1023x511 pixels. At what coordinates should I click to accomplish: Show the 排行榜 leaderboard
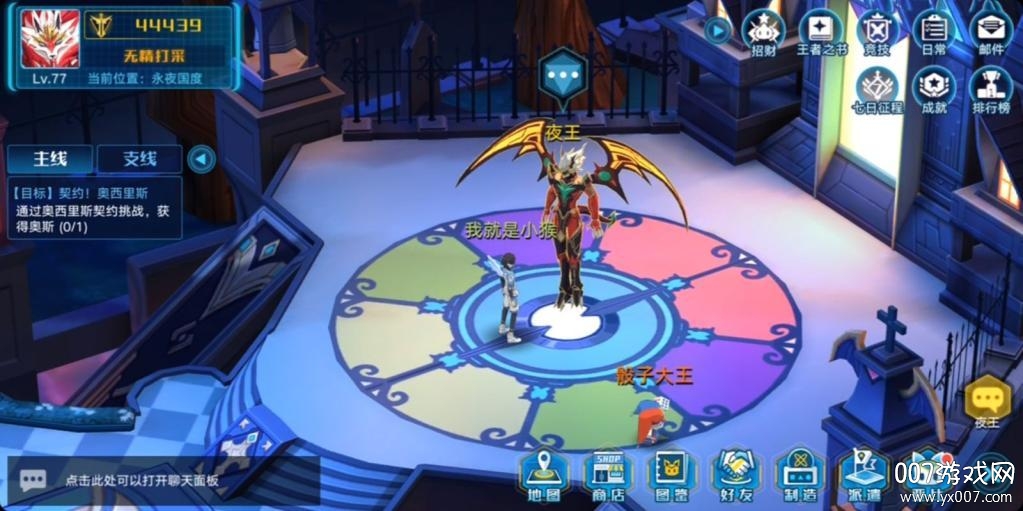(990, 91)
